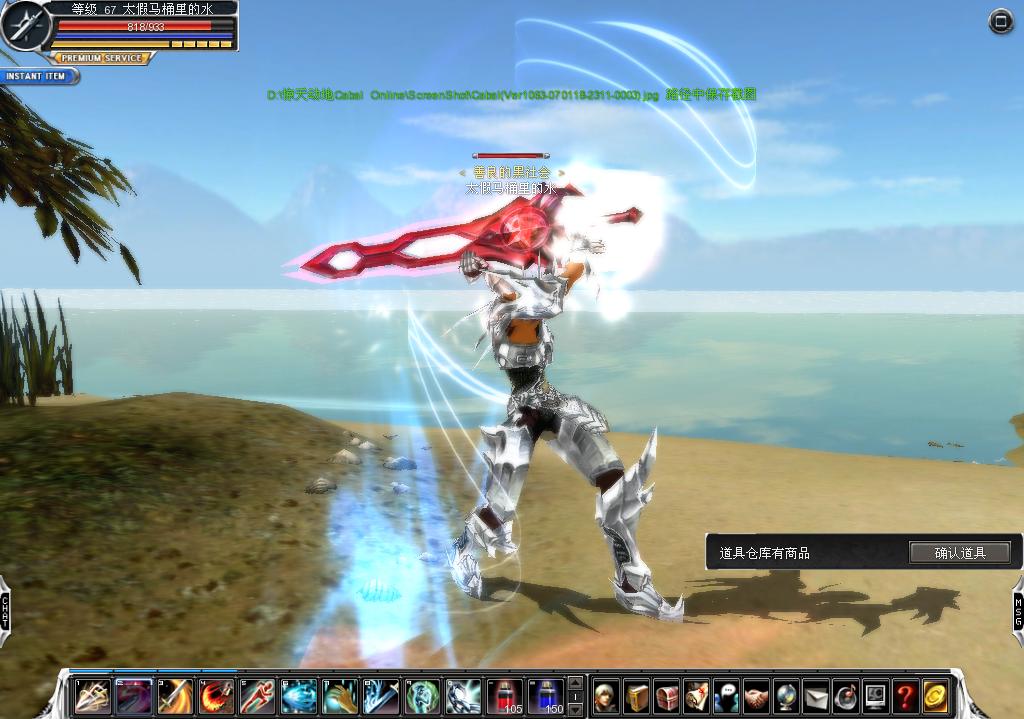The image size is (1024, 719).
Task: Open the globe map icon
Action: point(786,696)
